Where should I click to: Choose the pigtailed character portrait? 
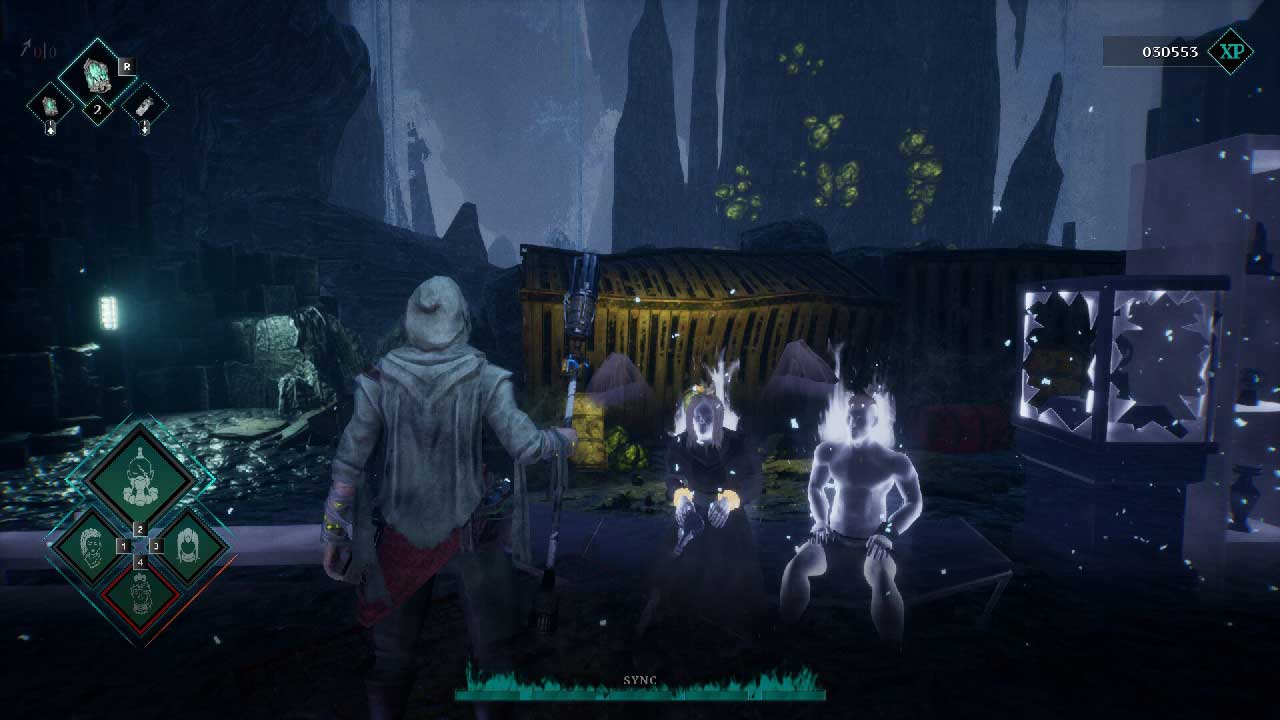(x=187, y=546)
